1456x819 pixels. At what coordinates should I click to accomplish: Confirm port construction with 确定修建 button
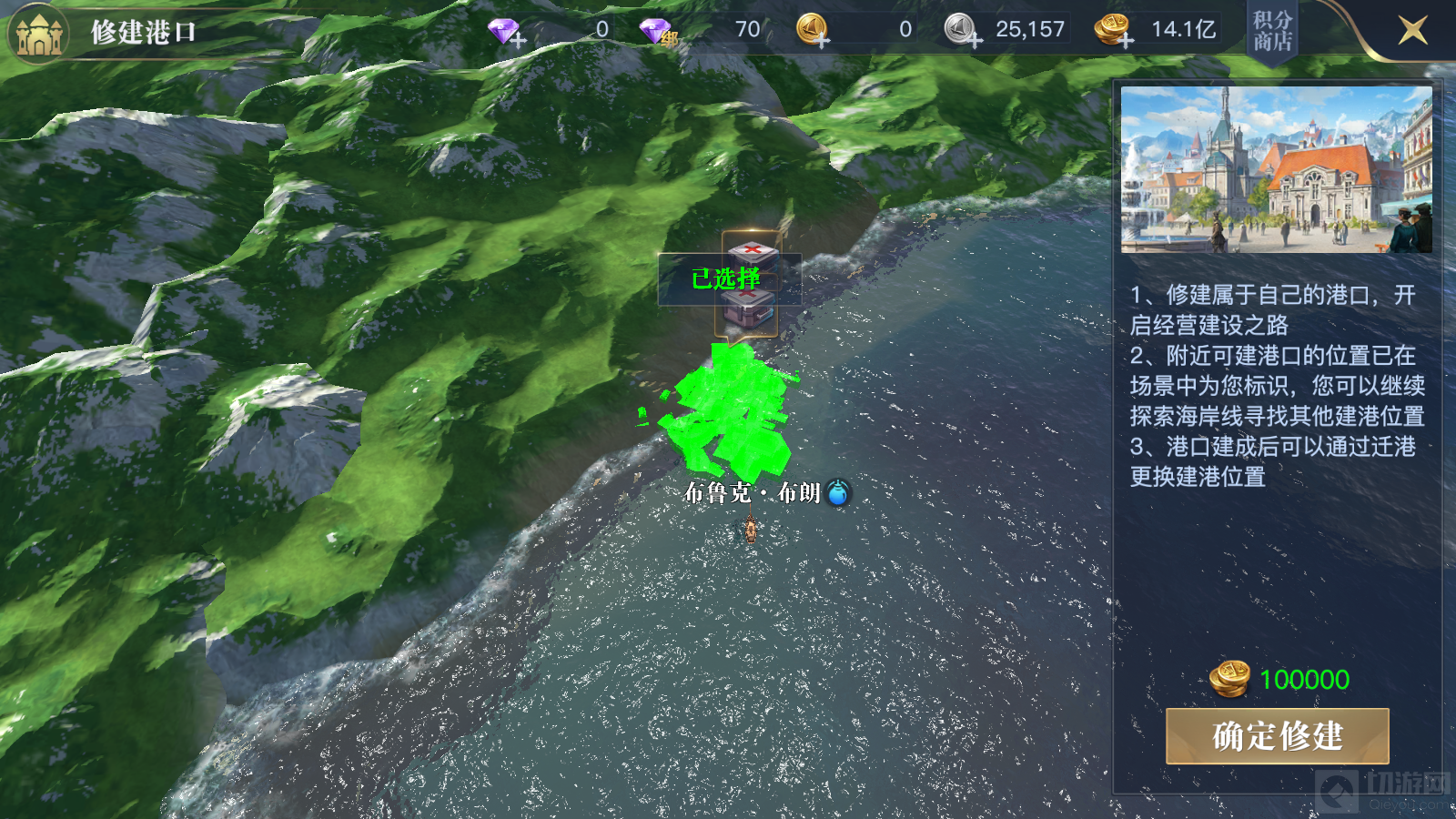[1277, 736]
